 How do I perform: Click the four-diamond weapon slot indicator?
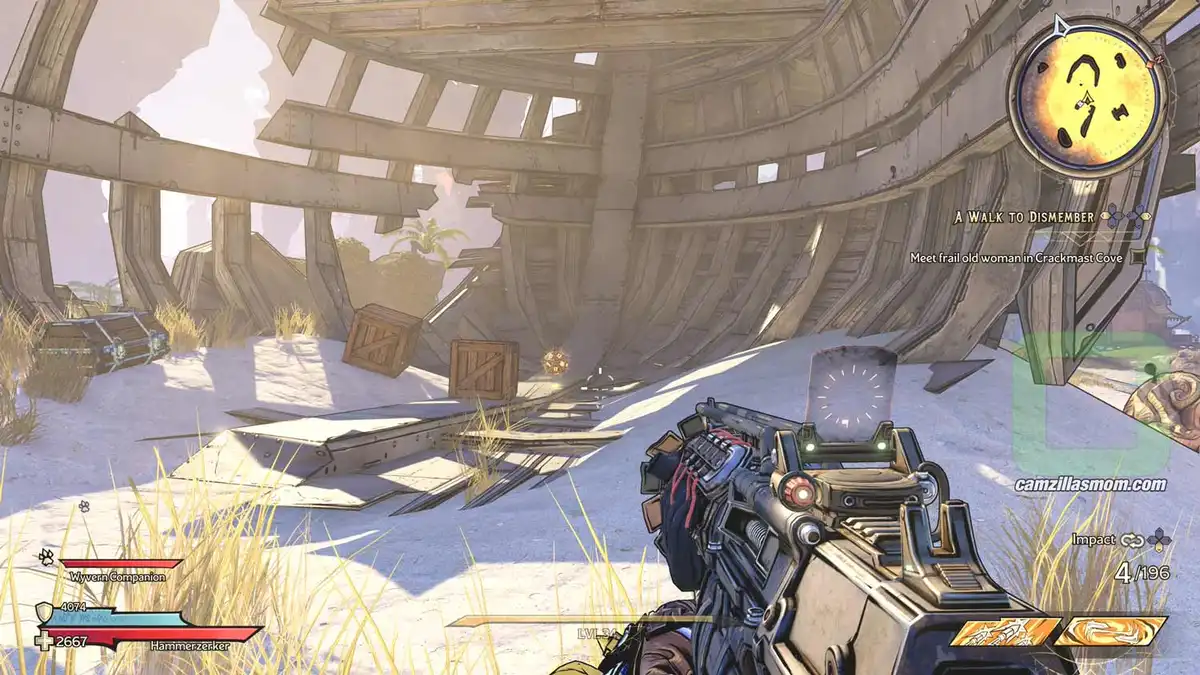coord(1159,540)
